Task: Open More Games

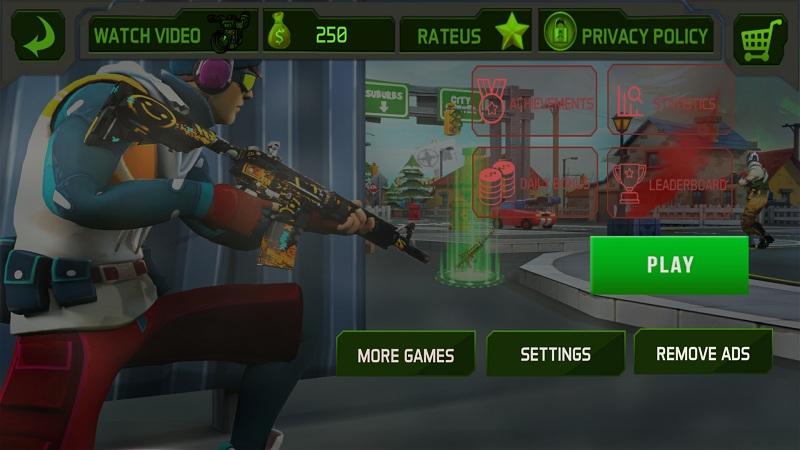Action: point(405,354)
